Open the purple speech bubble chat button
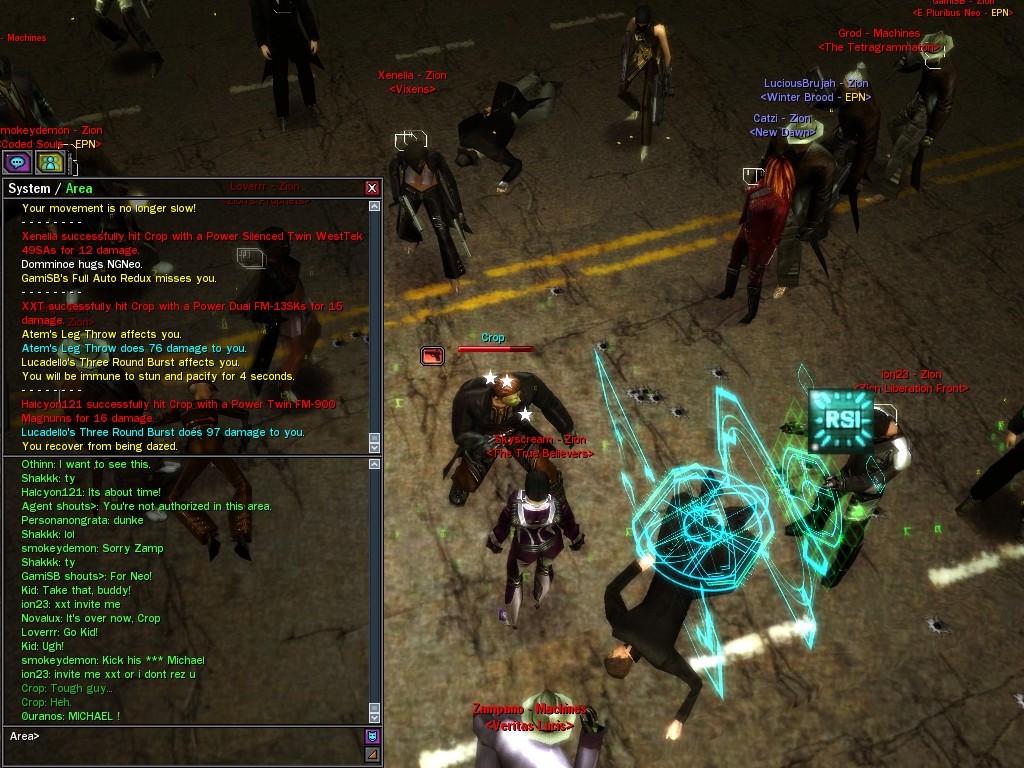 tap(17, 162)
